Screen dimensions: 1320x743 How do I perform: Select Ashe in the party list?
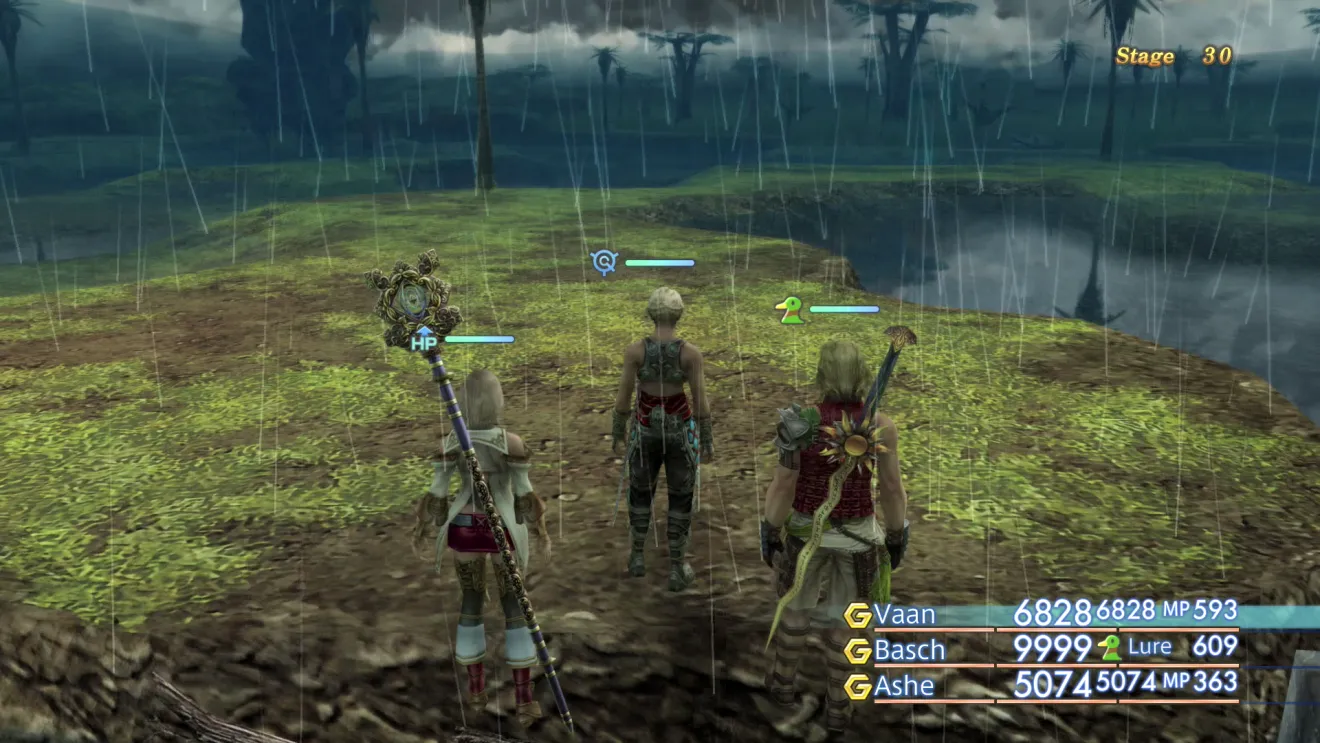[x=904, y=686]
